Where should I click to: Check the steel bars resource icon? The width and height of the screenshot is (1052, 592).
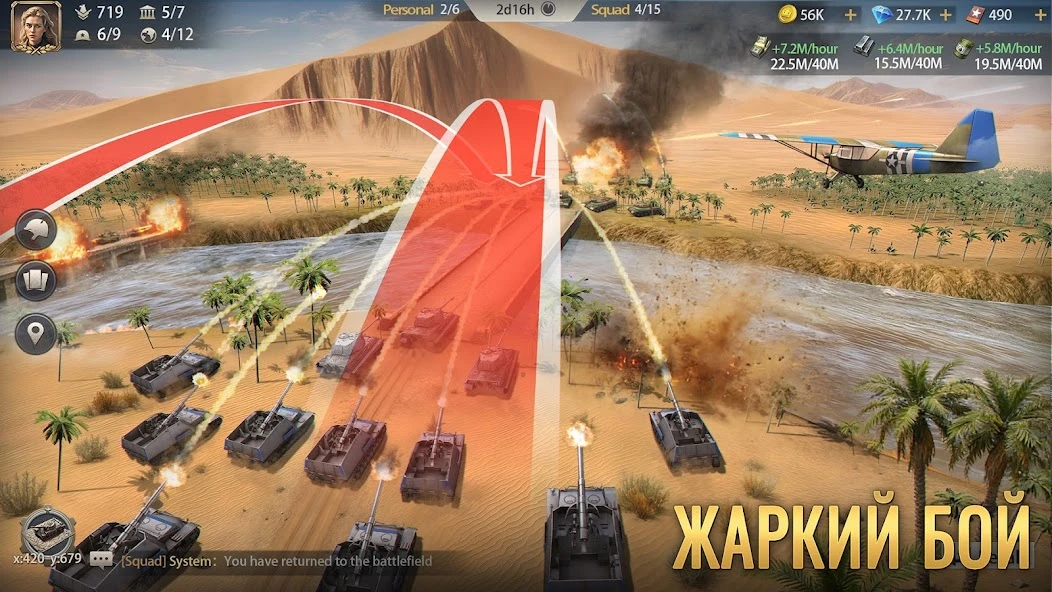pos(862,47)
